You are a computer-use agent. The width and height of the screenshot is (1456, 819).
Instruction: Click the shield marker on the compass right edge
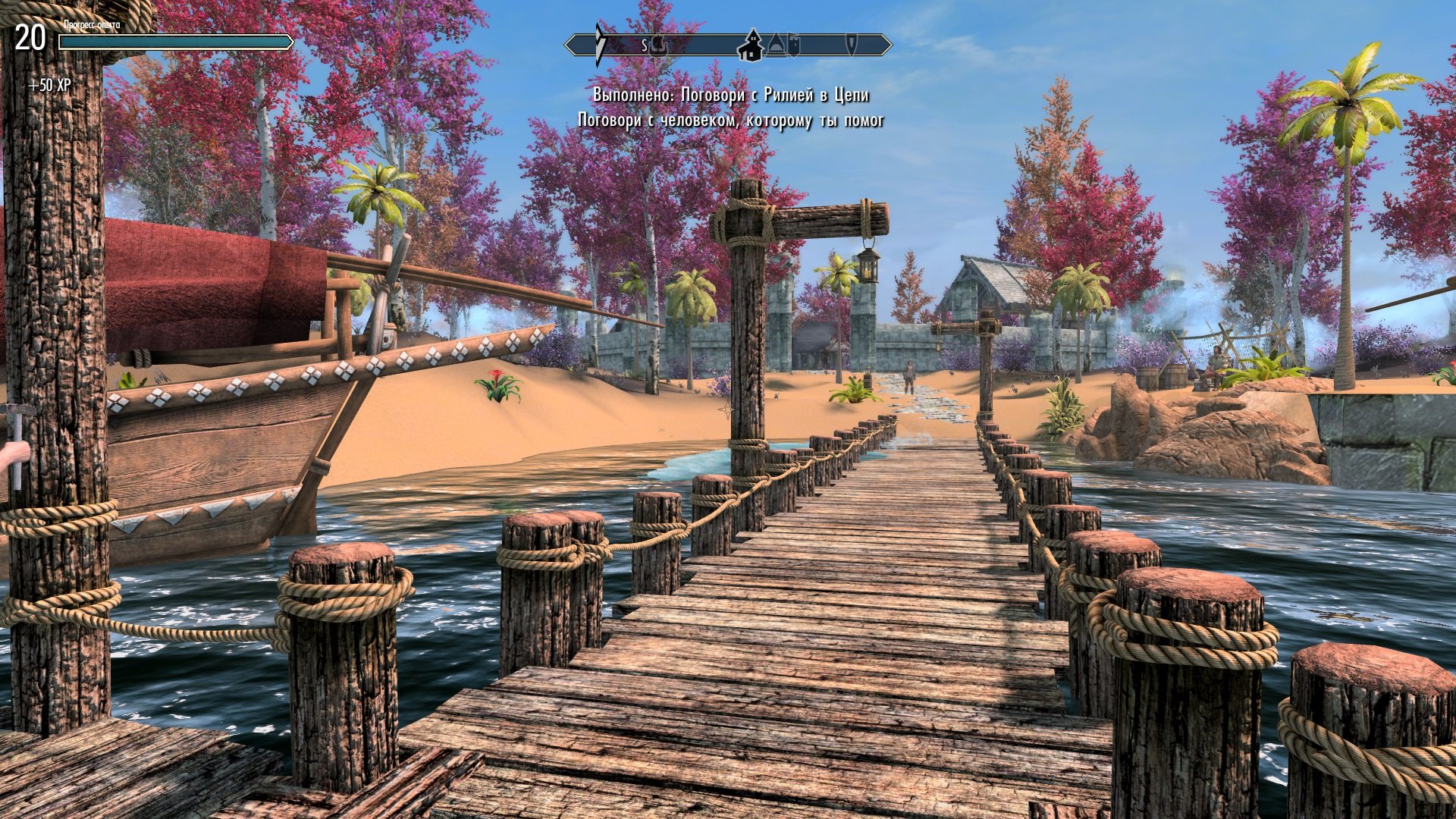[850, 45]
